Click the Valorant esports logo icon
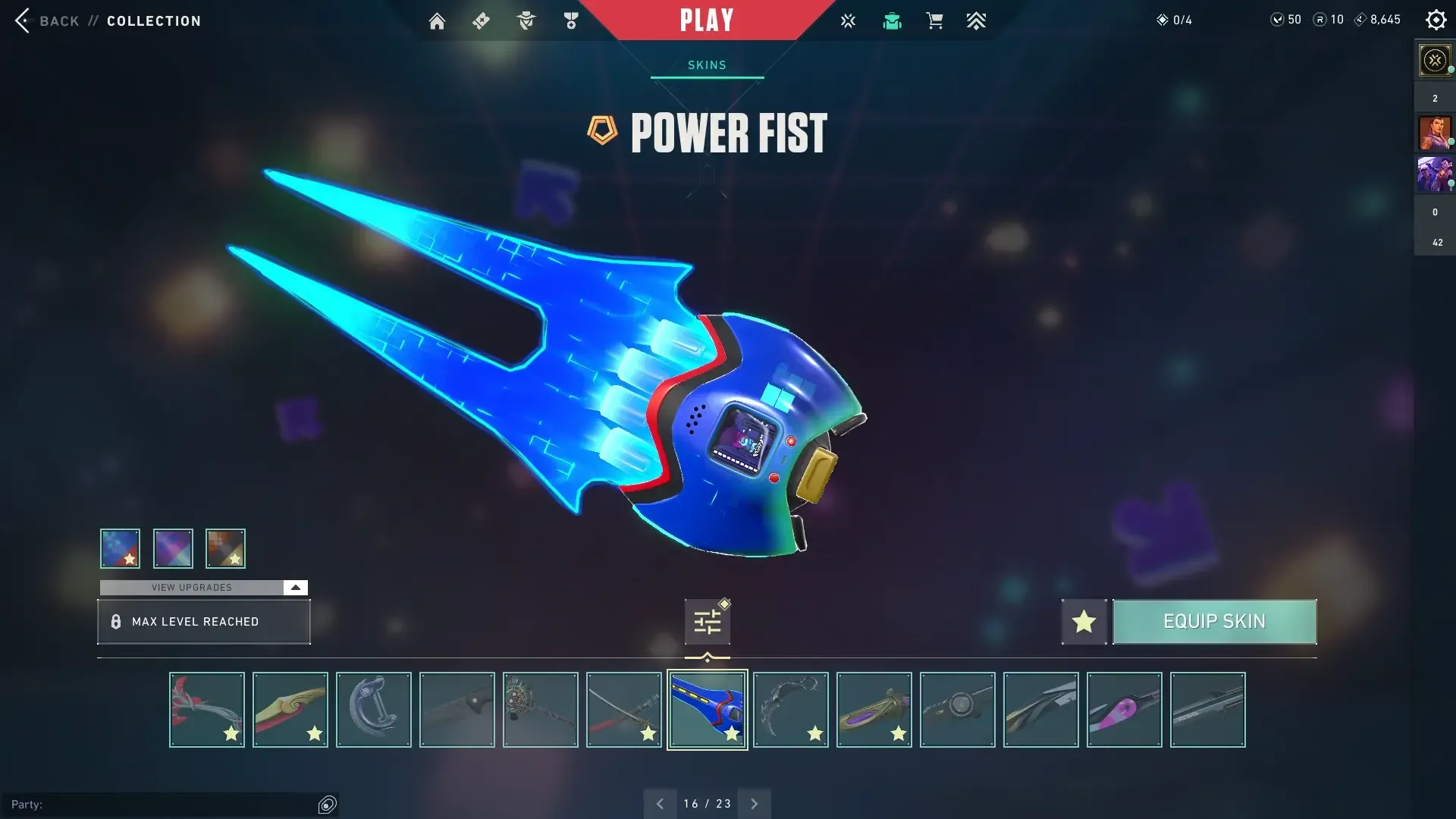Viewport: 1456px width, 819px height. (x=848, y=20)
